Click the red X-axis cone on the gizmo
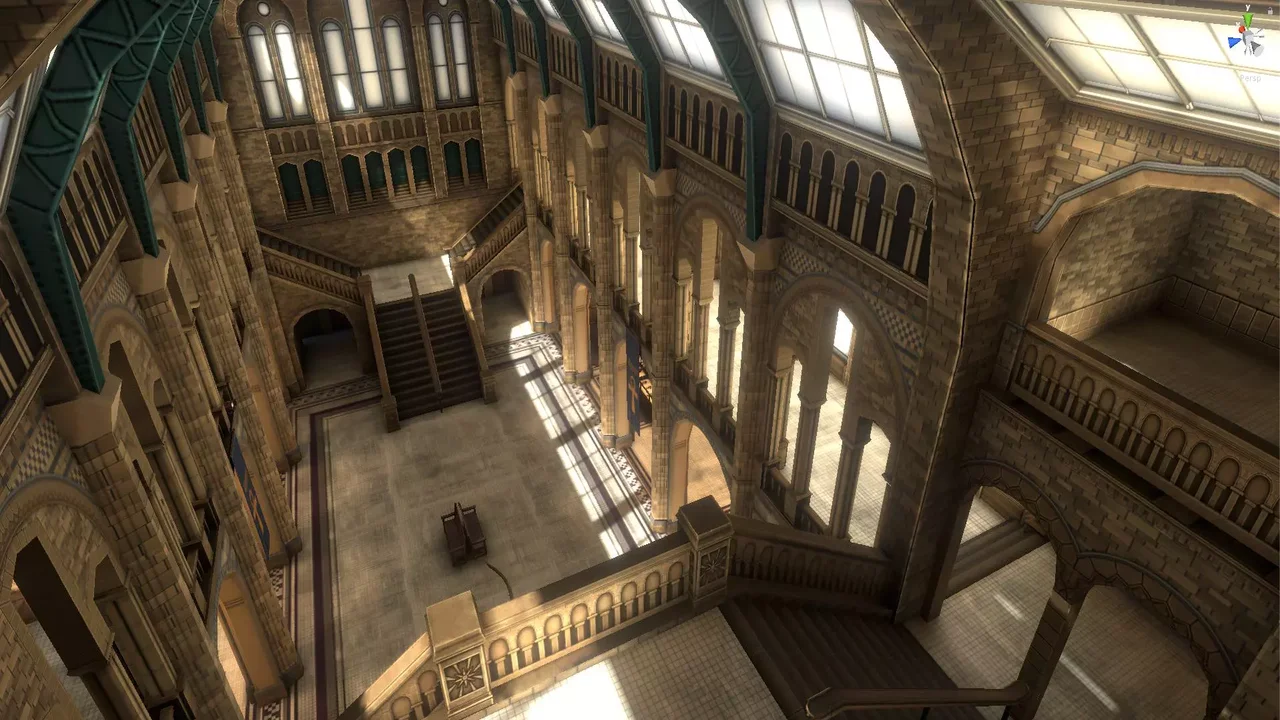The image size is (1280, 720). 1242,29
